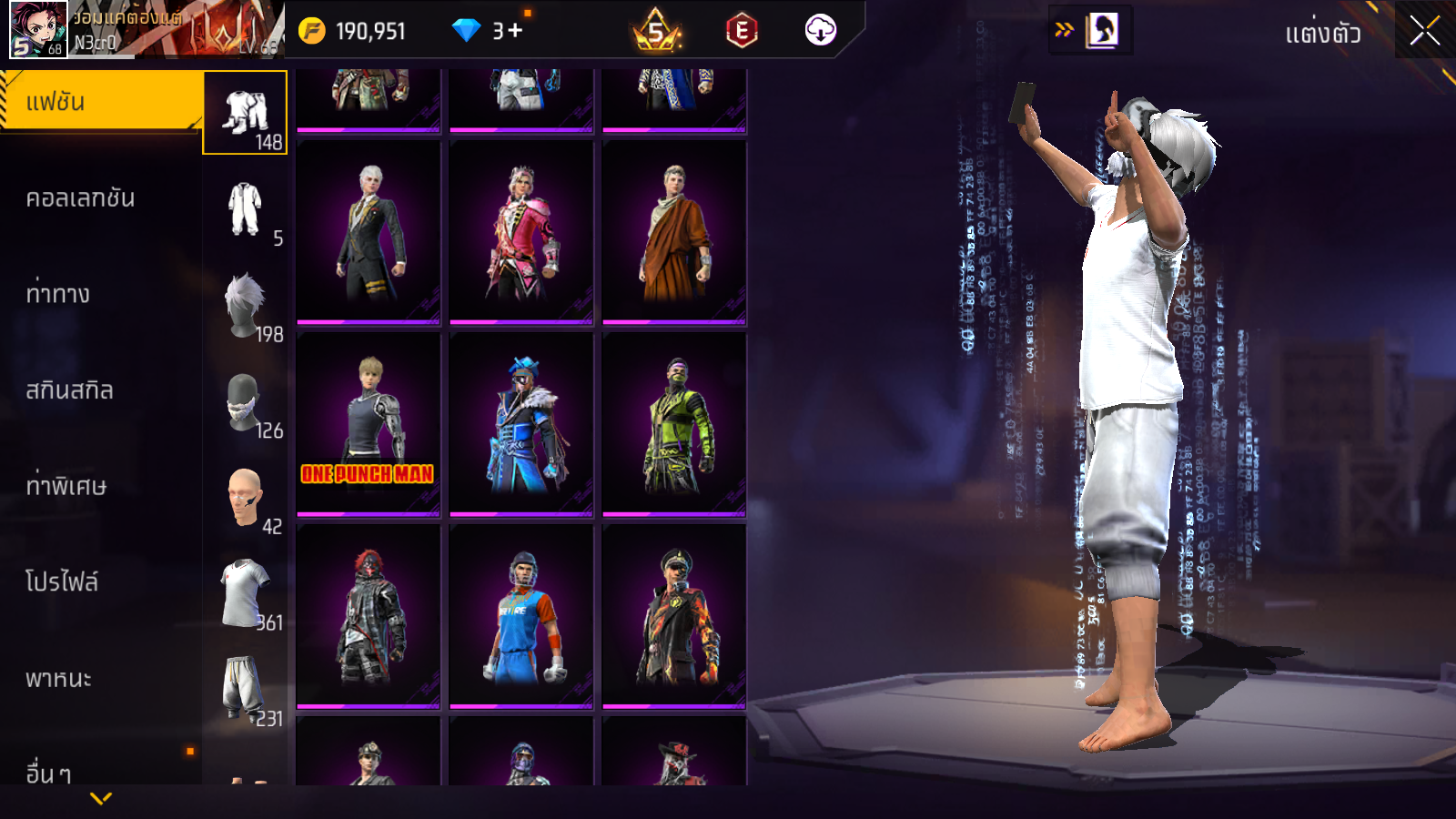The height and width of the screenshot is (819, 1456).
Task: Choose the orange monk robe outfit
Action: (674, 233)
